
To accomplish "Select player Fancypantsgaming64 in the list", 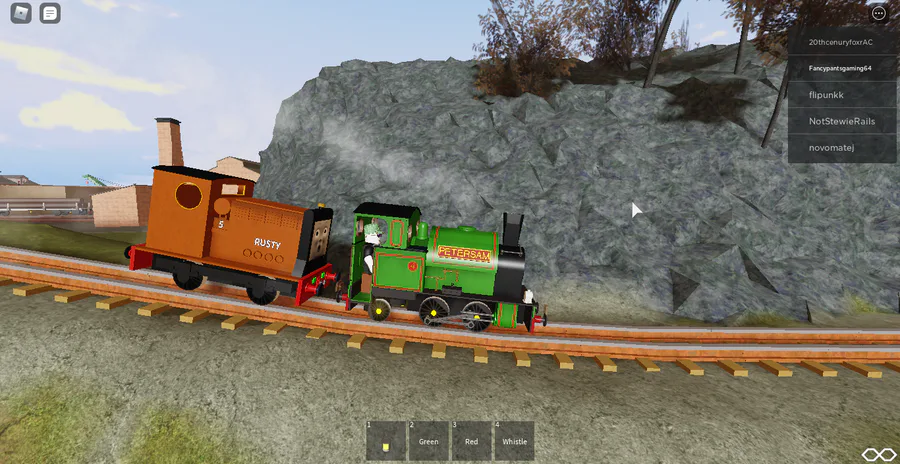I will pos(840,68).
